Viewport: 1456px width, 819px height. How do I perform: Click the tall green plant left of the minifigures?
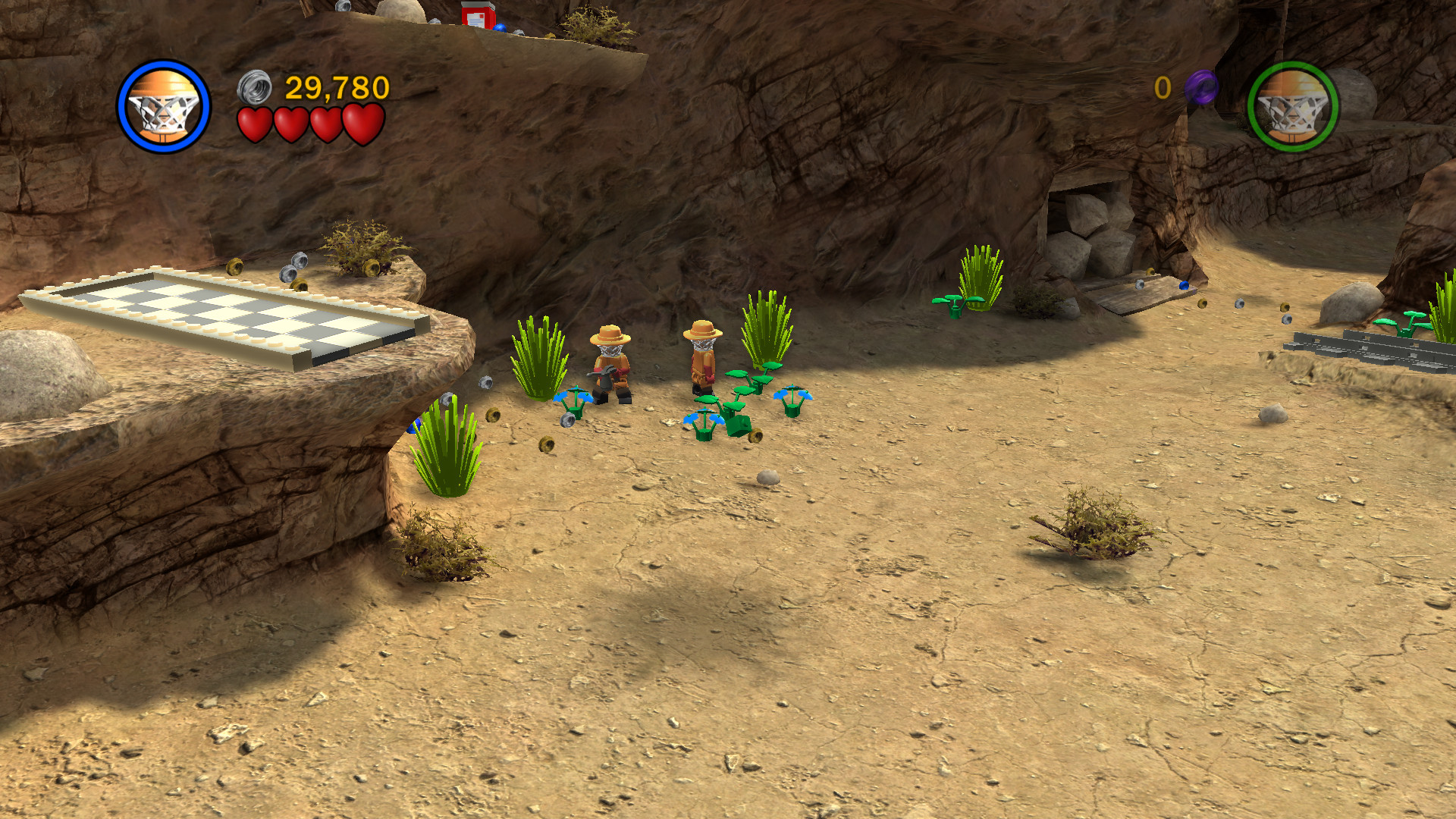click(x=540, y=356)
